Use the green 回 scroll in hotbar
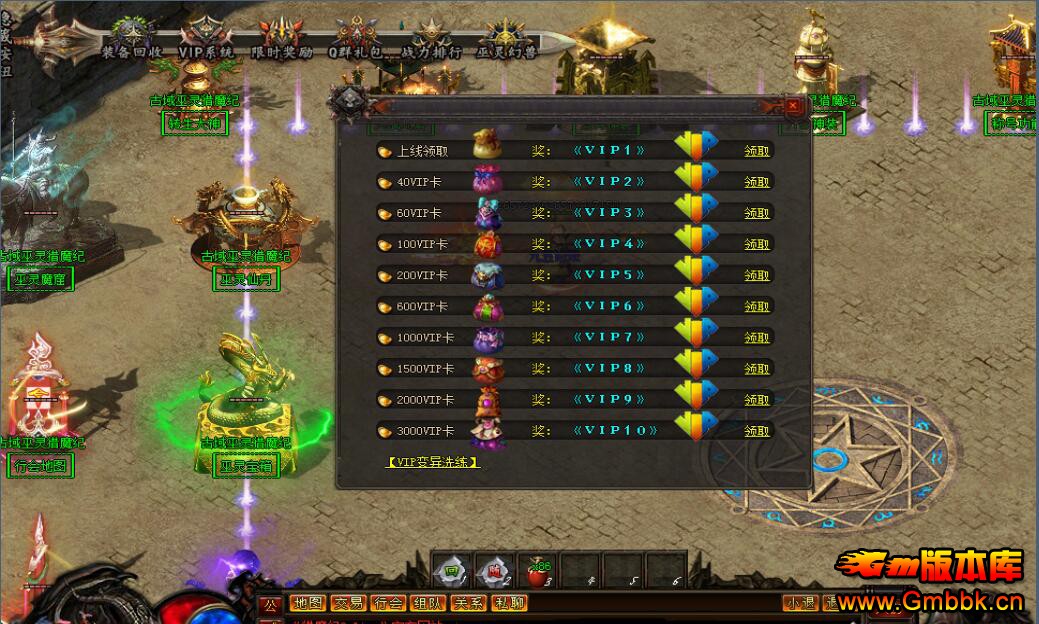The image size is (1039, 624). click(453, 571)
